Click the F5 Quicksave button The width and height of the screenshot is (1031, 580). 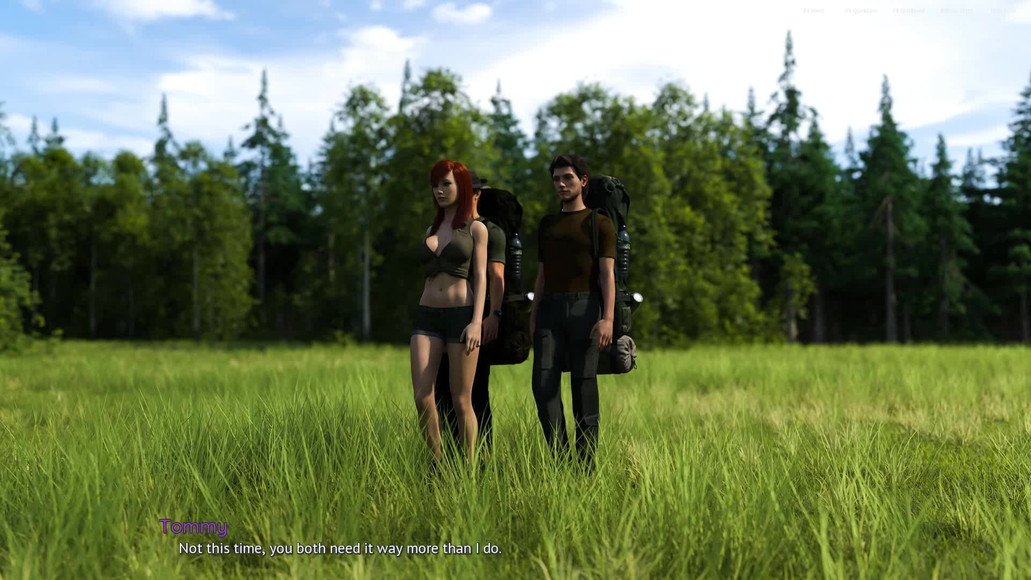(861, 11)
